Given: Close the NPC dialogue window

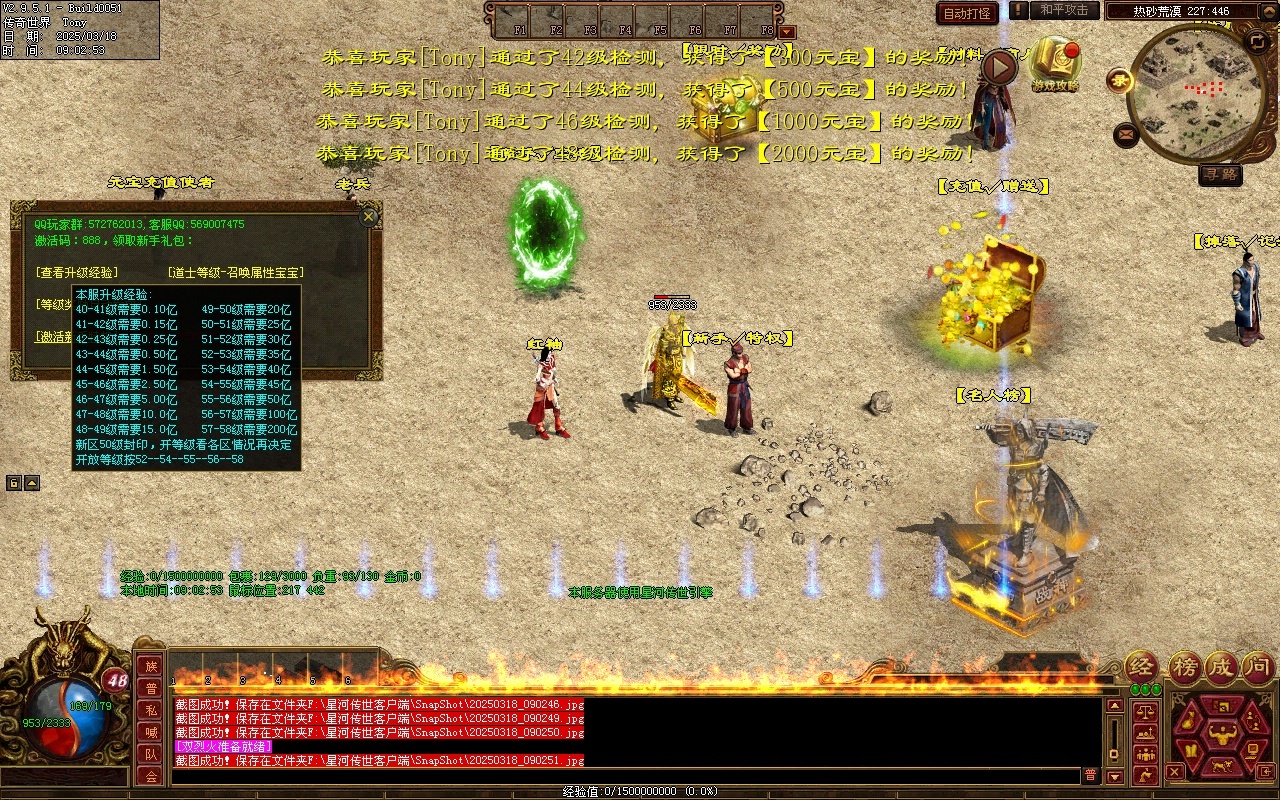Looking at the screenshot, I should tap(369, 216).
